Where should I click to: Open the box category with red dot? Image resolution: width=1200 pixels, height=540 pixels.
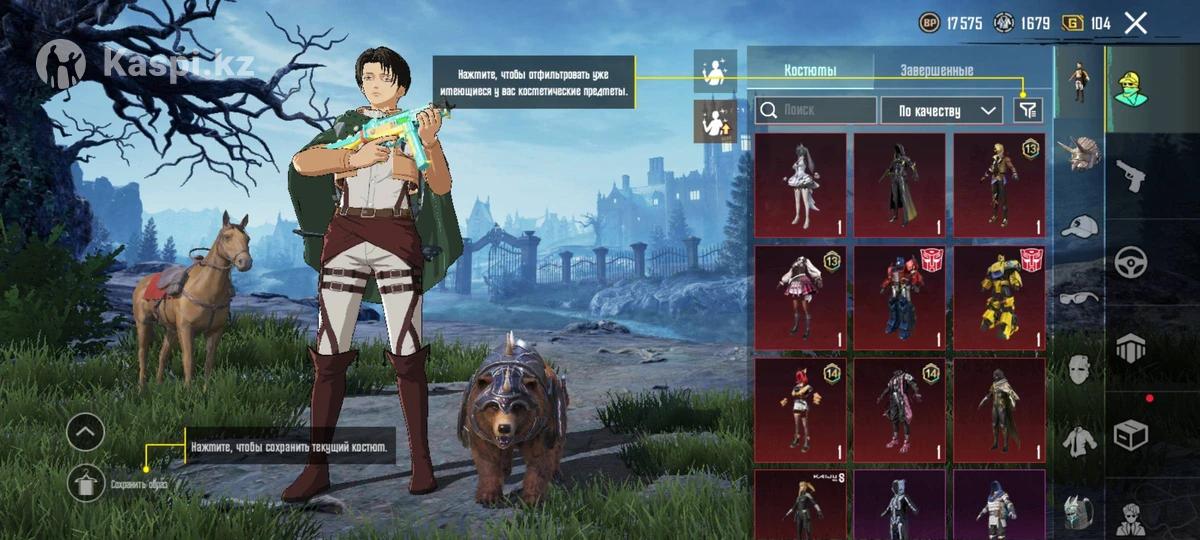coord(1130,435)
